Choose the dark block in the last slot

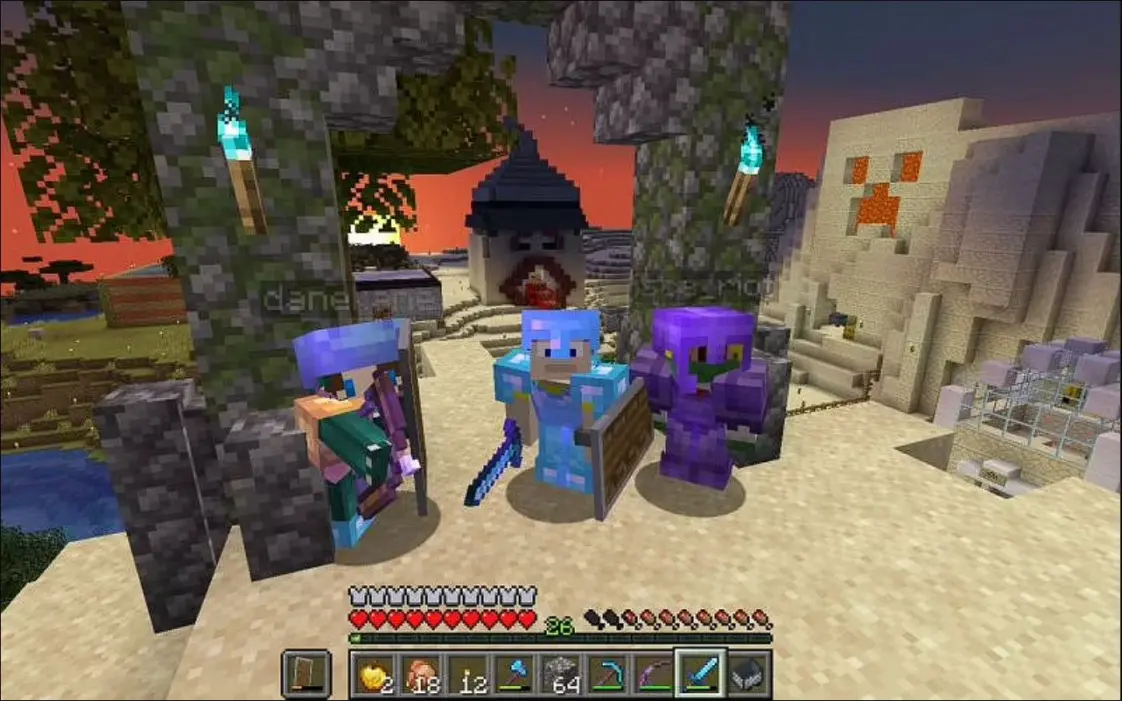(748, 674)
